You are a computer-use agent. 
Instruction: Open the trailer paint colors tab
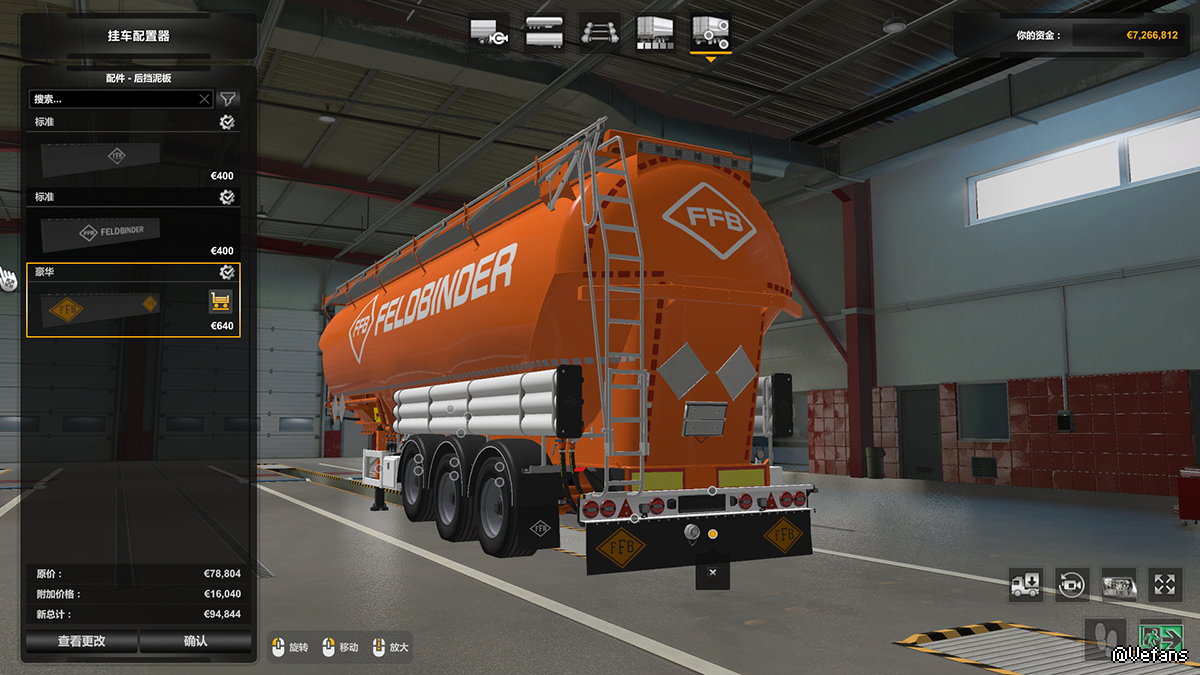click(656, 33)
